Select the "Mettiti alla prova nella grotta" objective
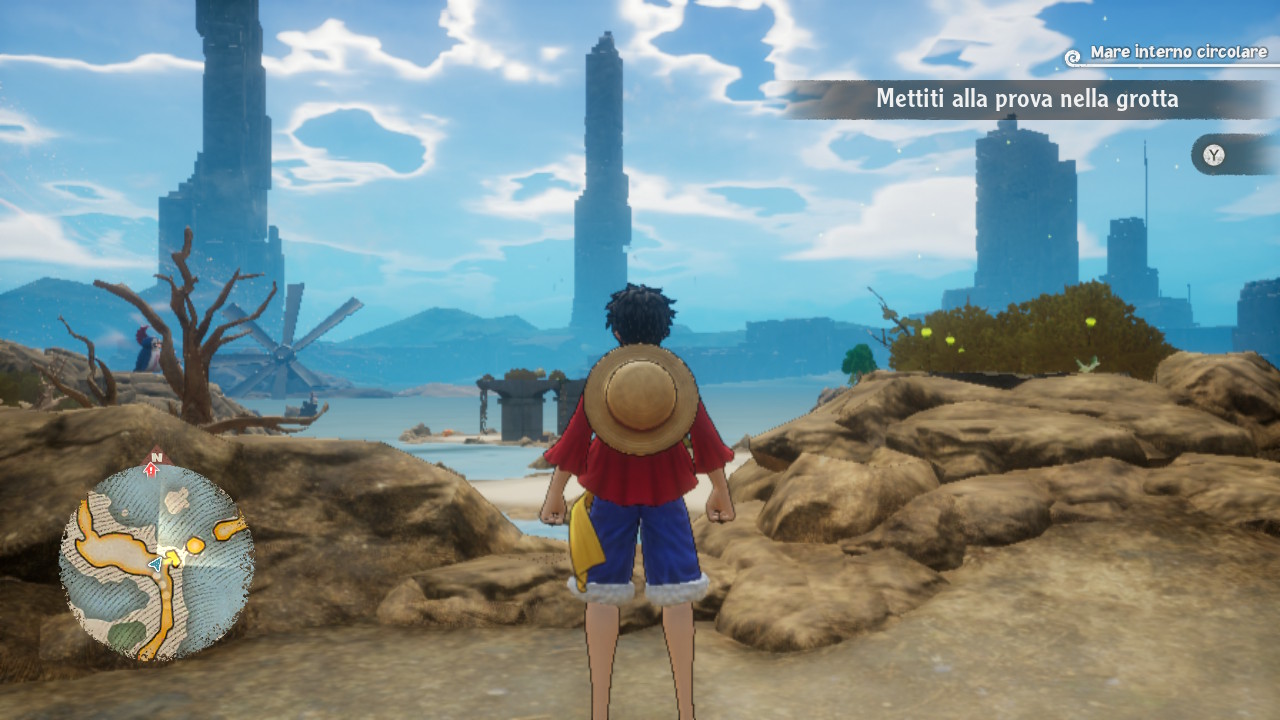Image resolution: width=1280 pixels, height=720 pixels. (x=1026, y=99)
